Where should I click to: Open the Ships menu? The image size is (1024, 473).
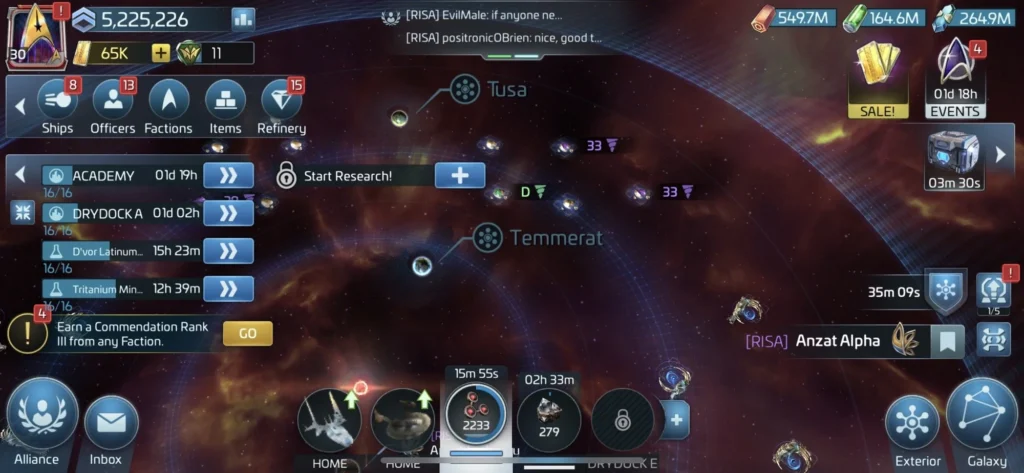[58, 106]
